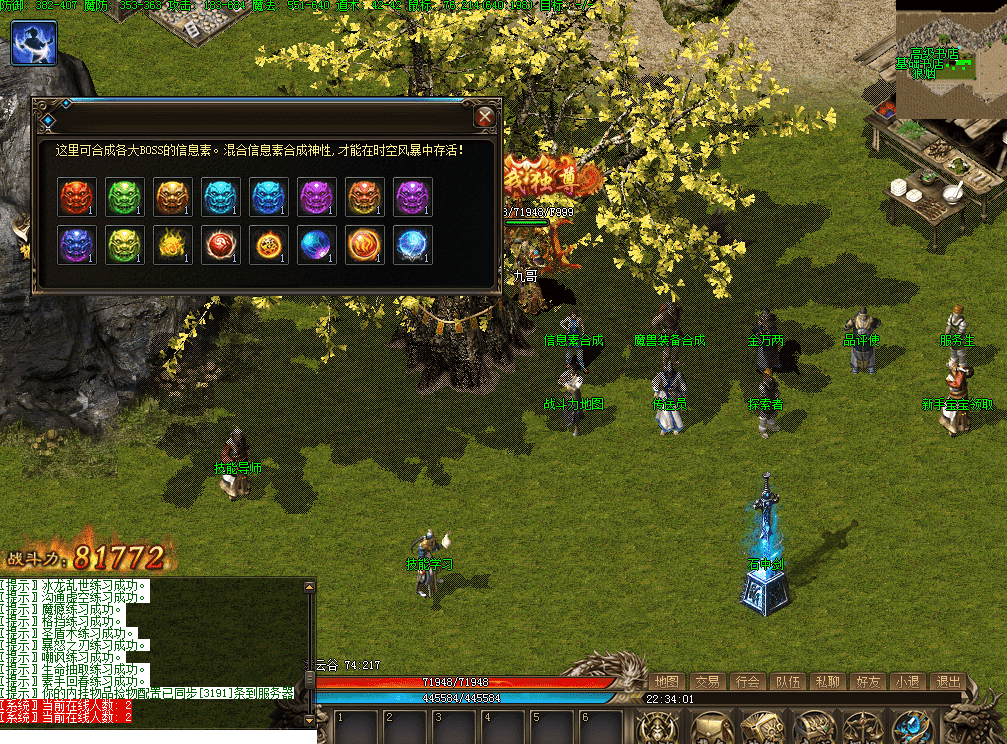Open the 交易 trade menu

tap(707, 681)
